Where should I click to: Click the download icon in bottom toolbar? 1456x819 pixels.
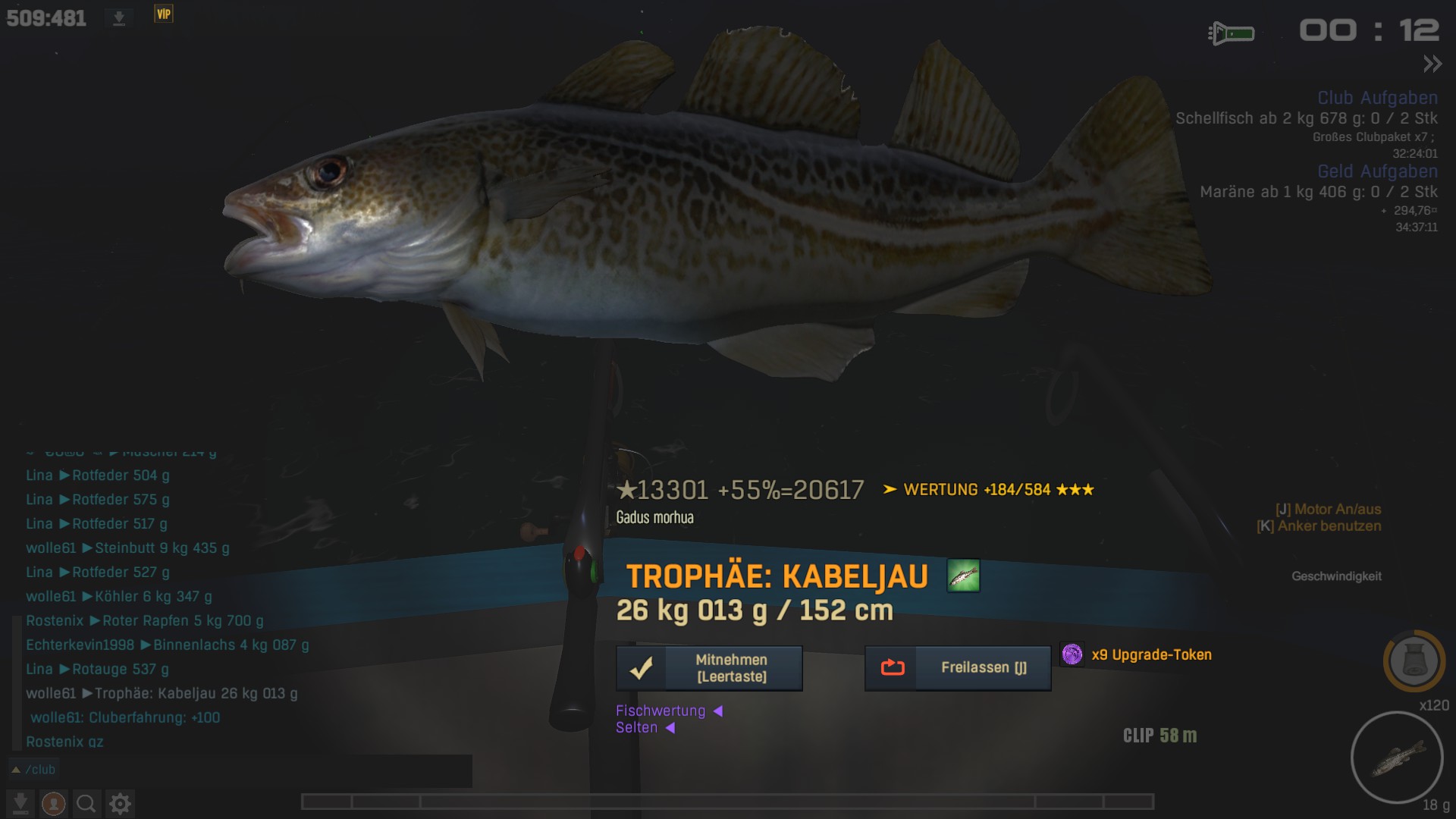pos(20,803)
